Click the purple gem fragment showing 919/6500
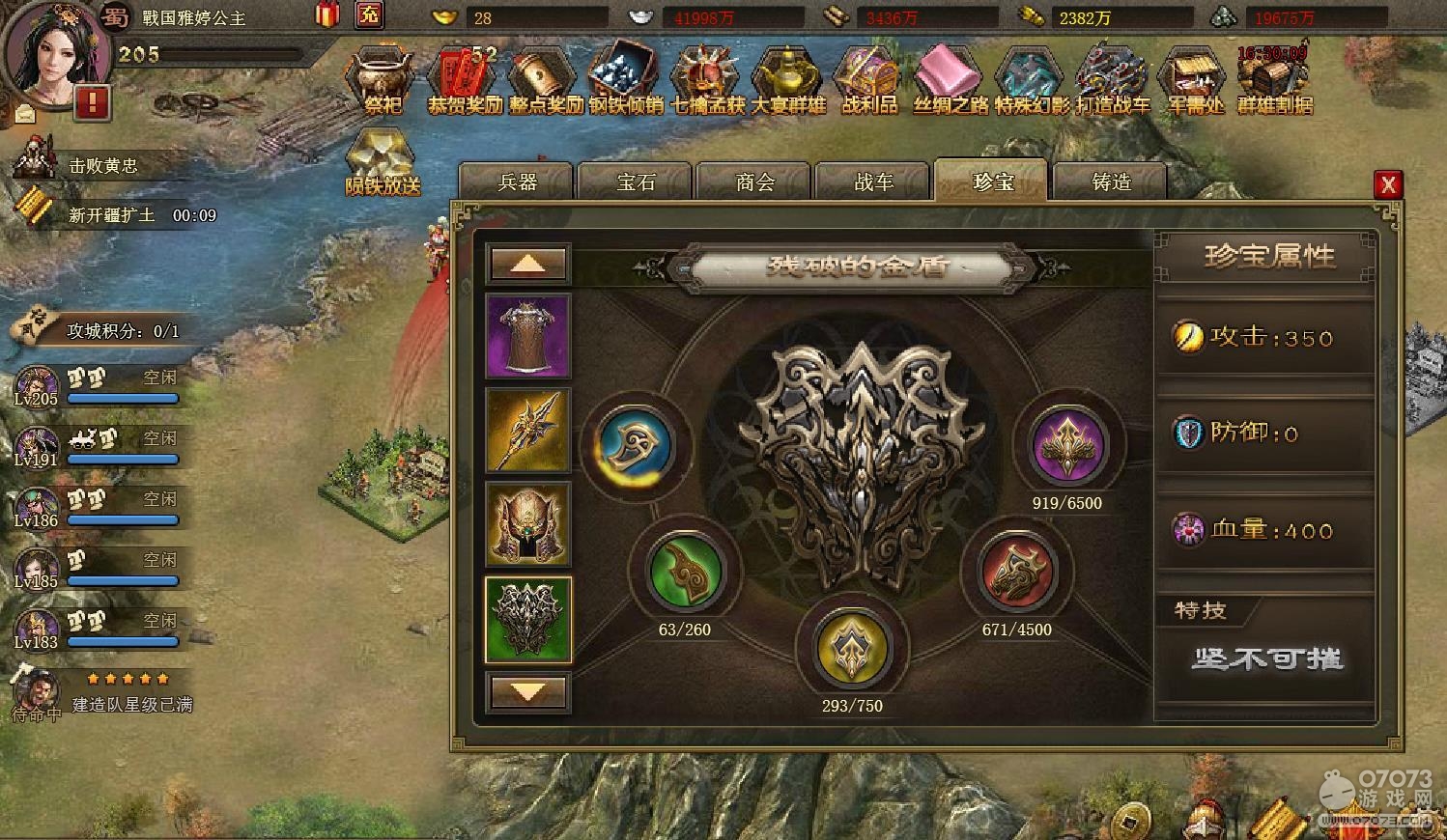1447x840 pixels. click(1067, 446)
